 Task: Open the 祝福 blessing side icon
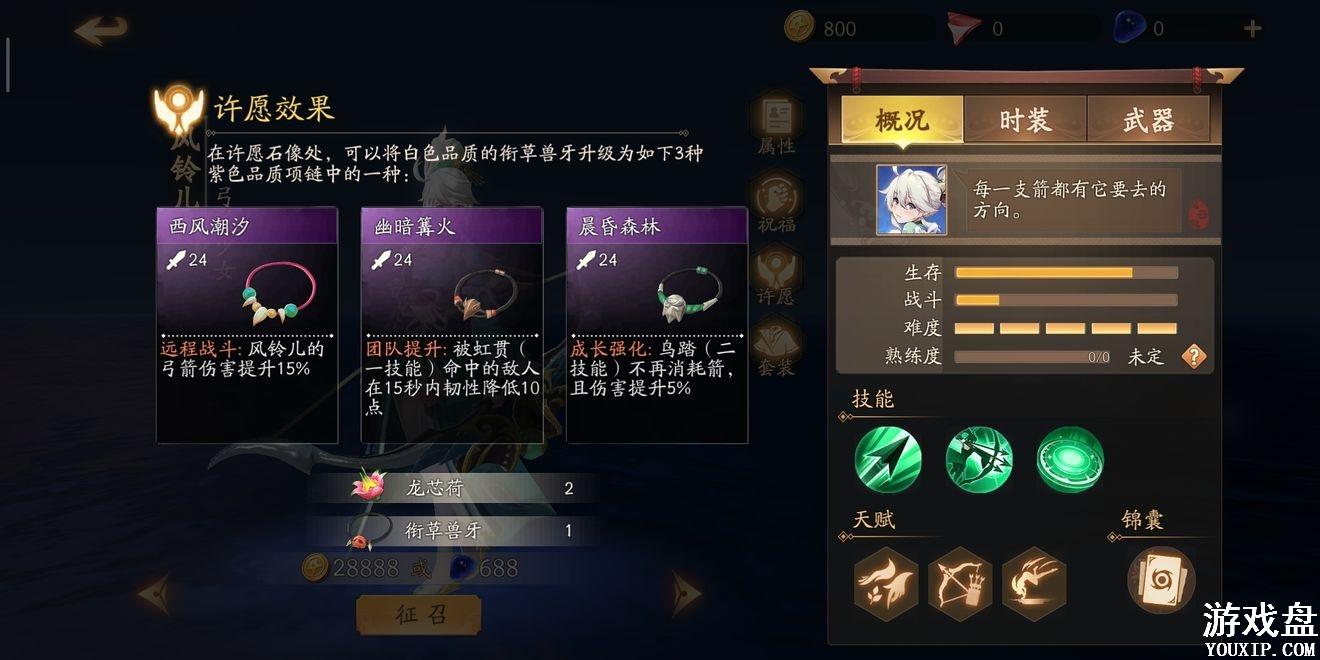click(x=776, y=200)
